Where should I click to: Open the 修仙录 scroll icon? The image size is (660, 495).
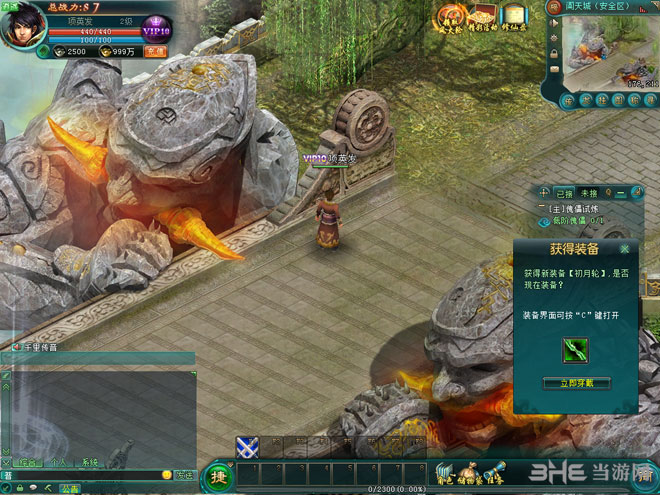click(515, 19)
